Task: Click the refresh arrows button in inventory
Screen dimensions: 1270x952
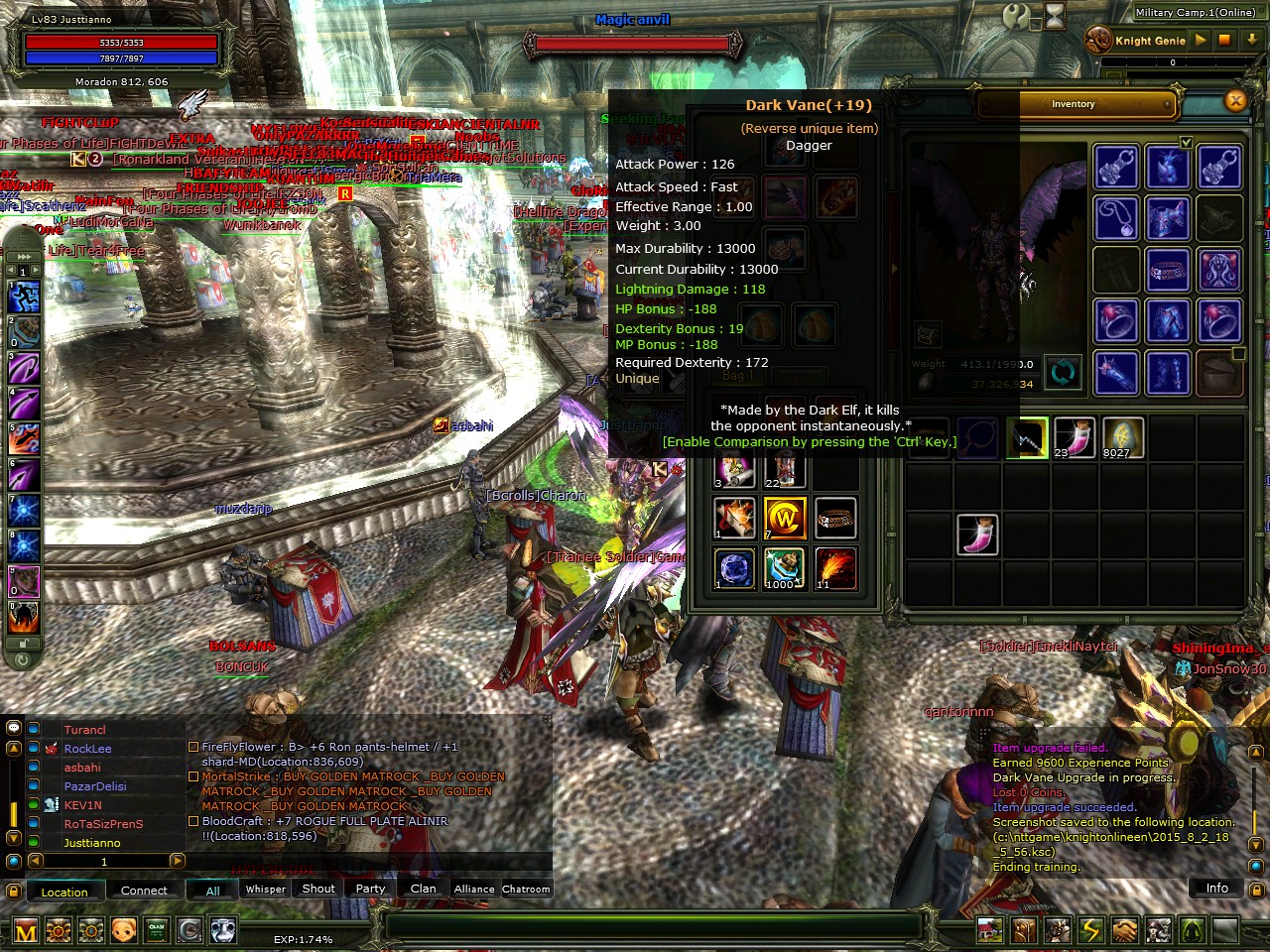Action: click(1062, 373)
